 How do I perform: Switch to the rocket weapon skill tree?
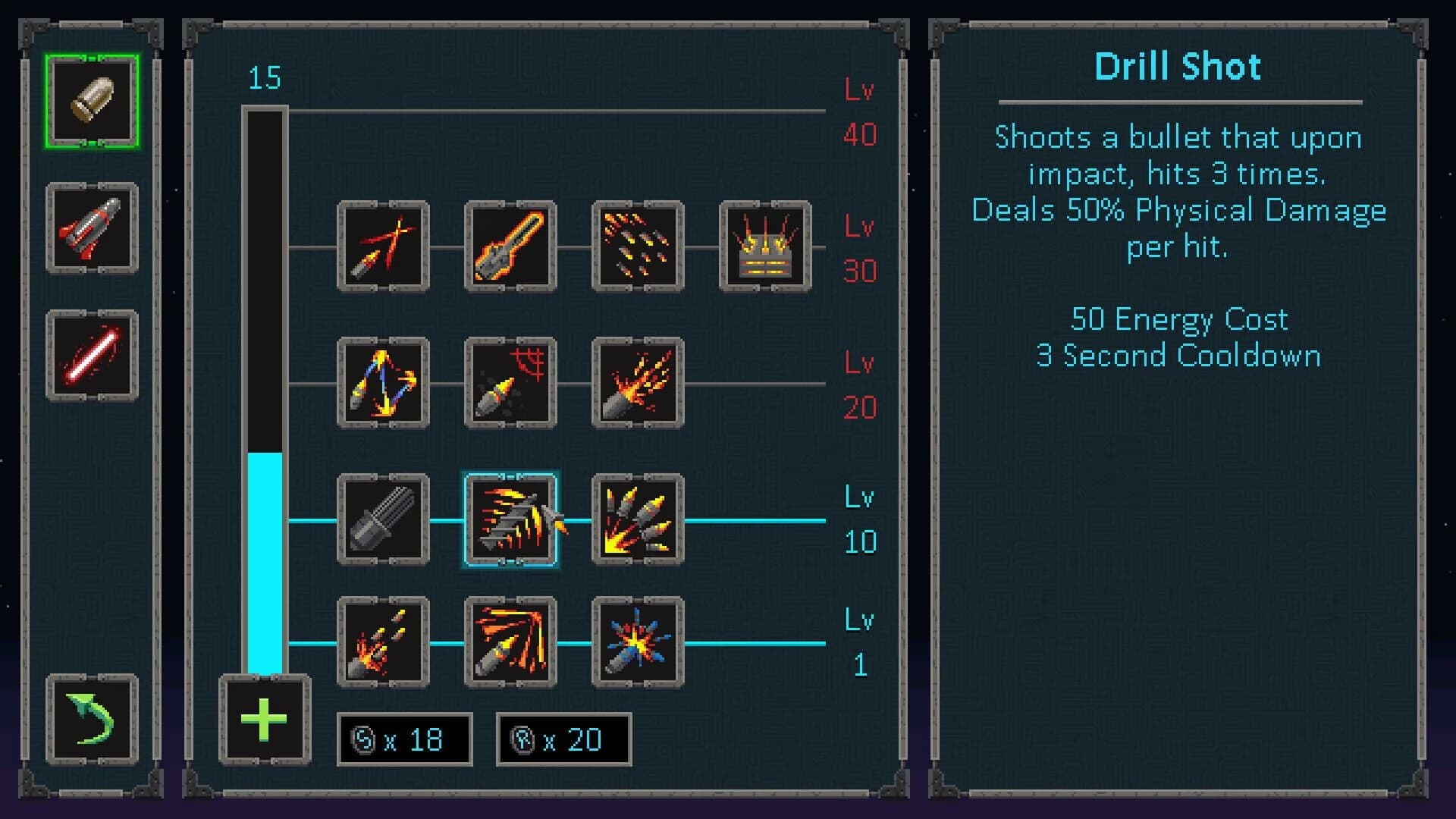[x=91, y=227]
